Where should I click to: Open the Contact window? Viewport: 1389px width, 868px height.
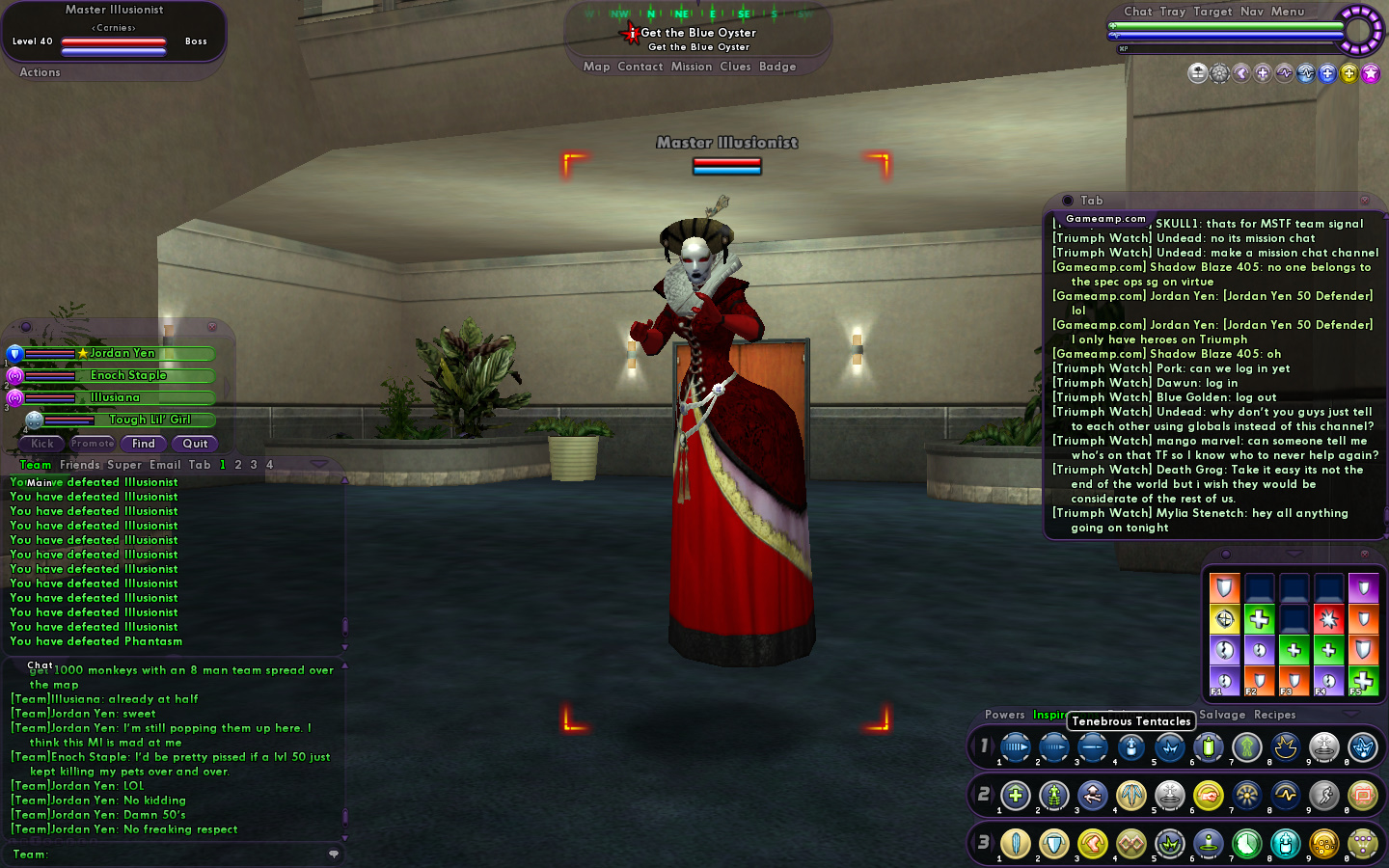click(640, 67)
